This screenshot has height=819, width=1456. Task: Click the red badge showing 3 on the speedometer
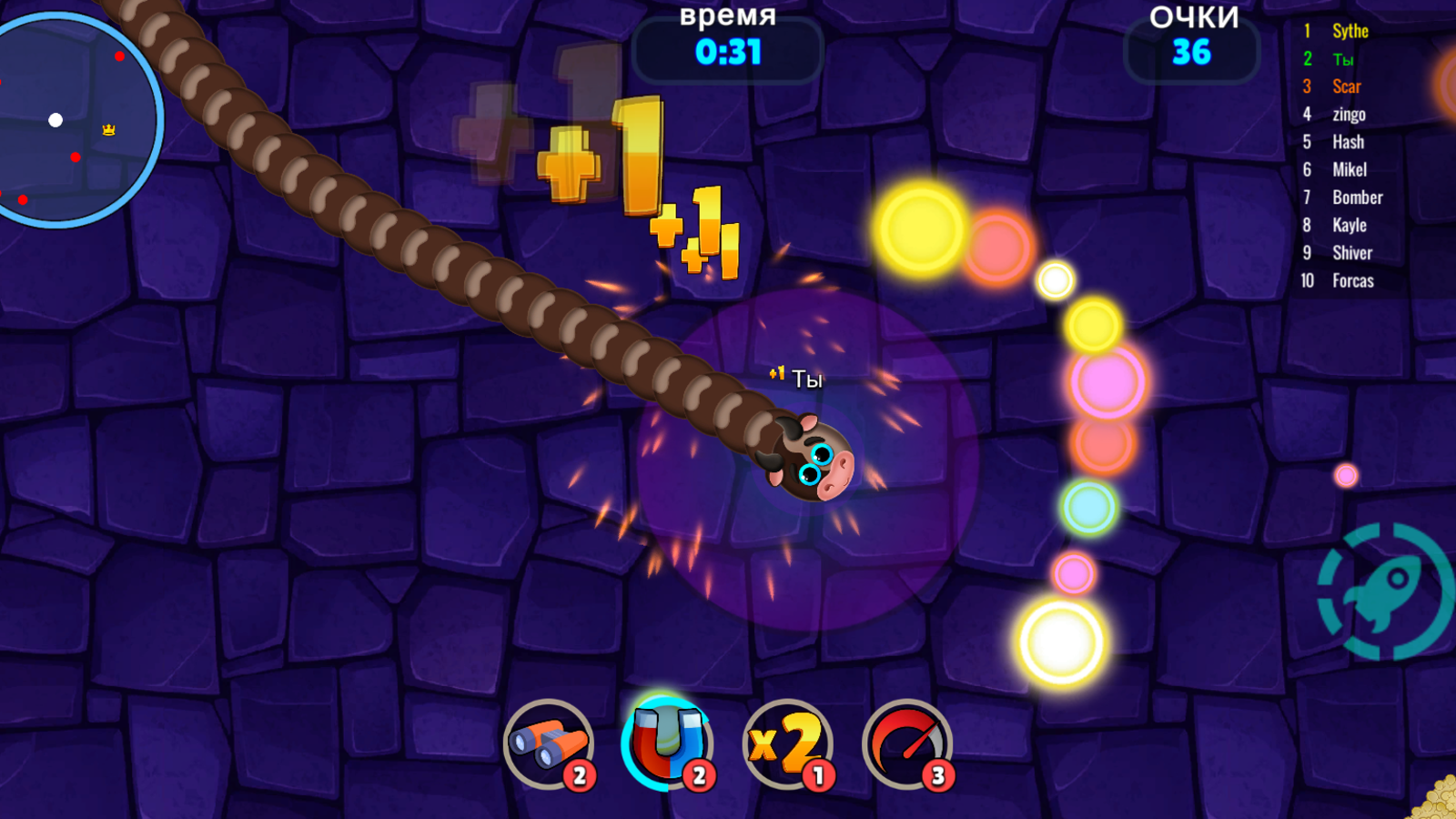coord(936,776)
